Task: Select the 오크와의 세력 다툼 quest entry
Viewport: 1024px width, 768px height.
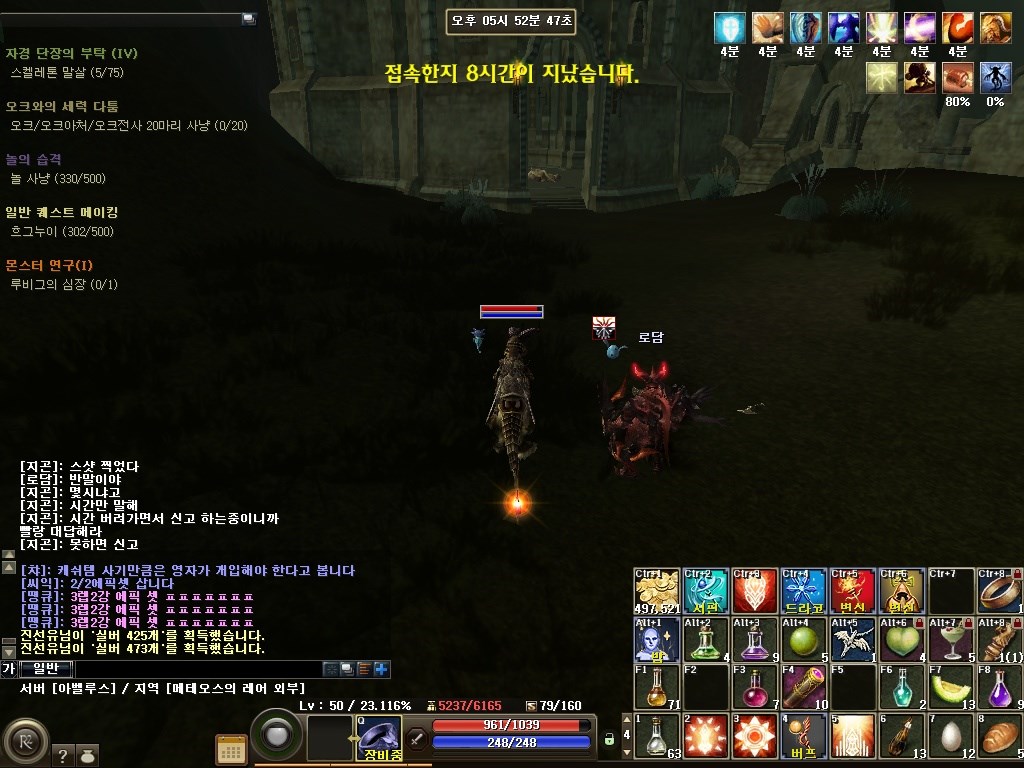Action: click(x=62, y=106)
